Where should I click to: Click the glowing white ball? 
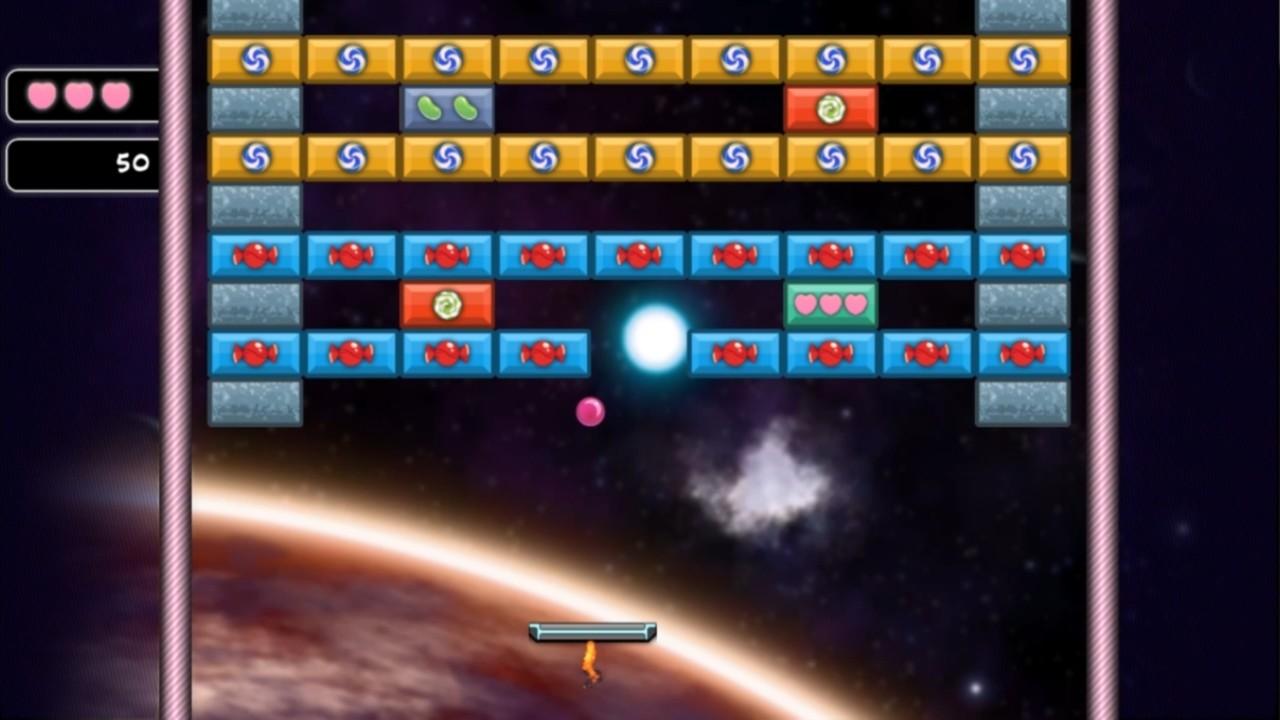click(x=652, y=338)
